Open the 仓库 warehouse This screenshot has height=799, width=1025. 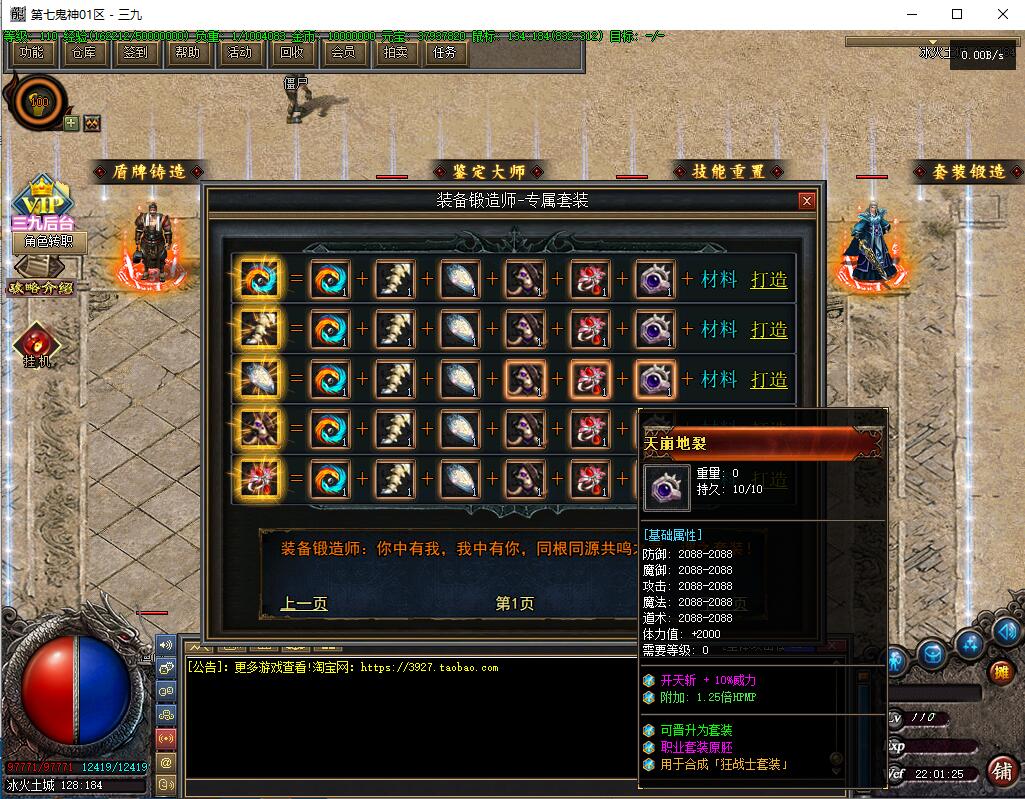tap(83, 53)
